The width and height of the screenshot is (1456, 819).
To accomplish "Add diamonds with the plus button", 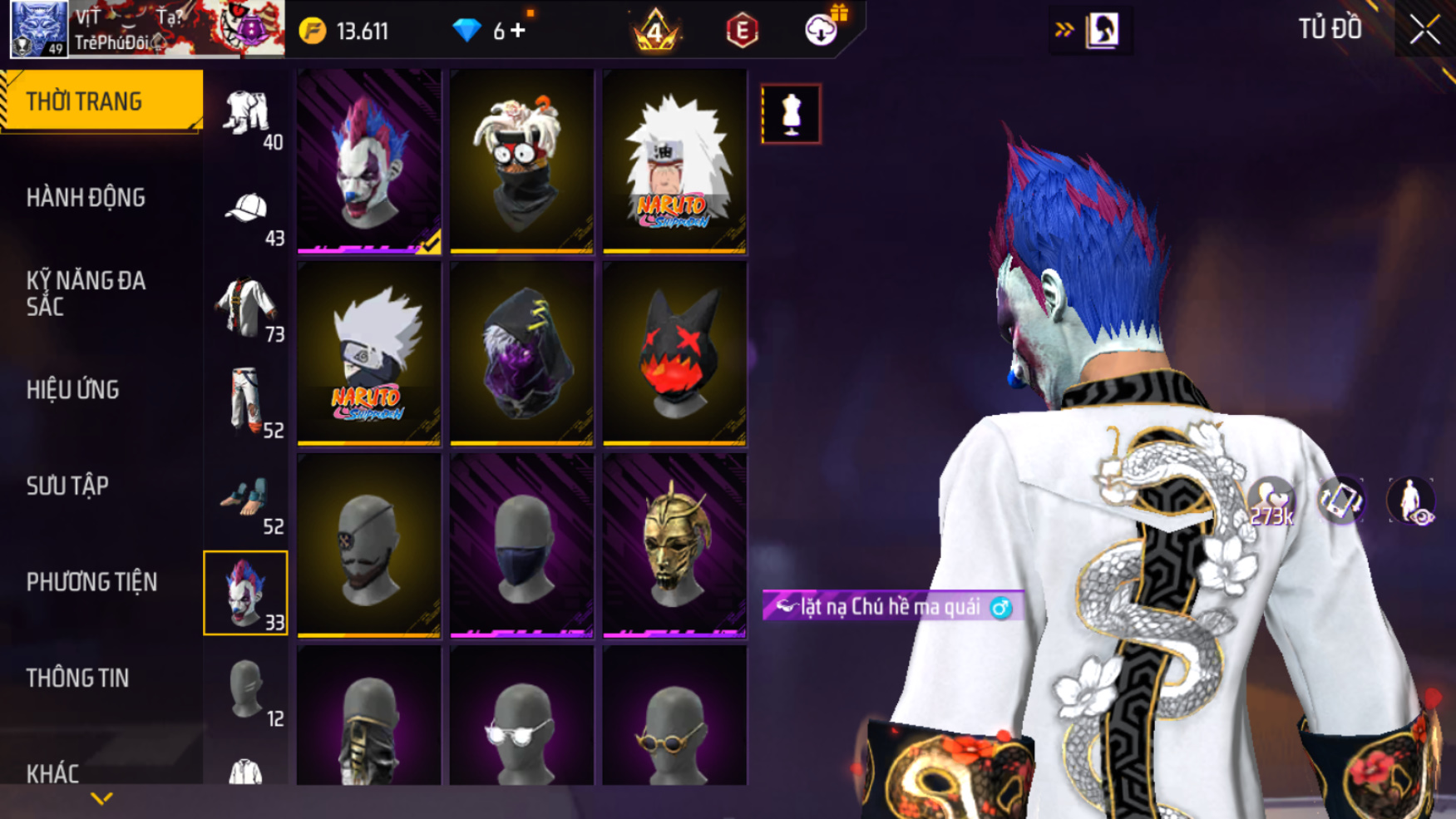I will tap(518, 32).
